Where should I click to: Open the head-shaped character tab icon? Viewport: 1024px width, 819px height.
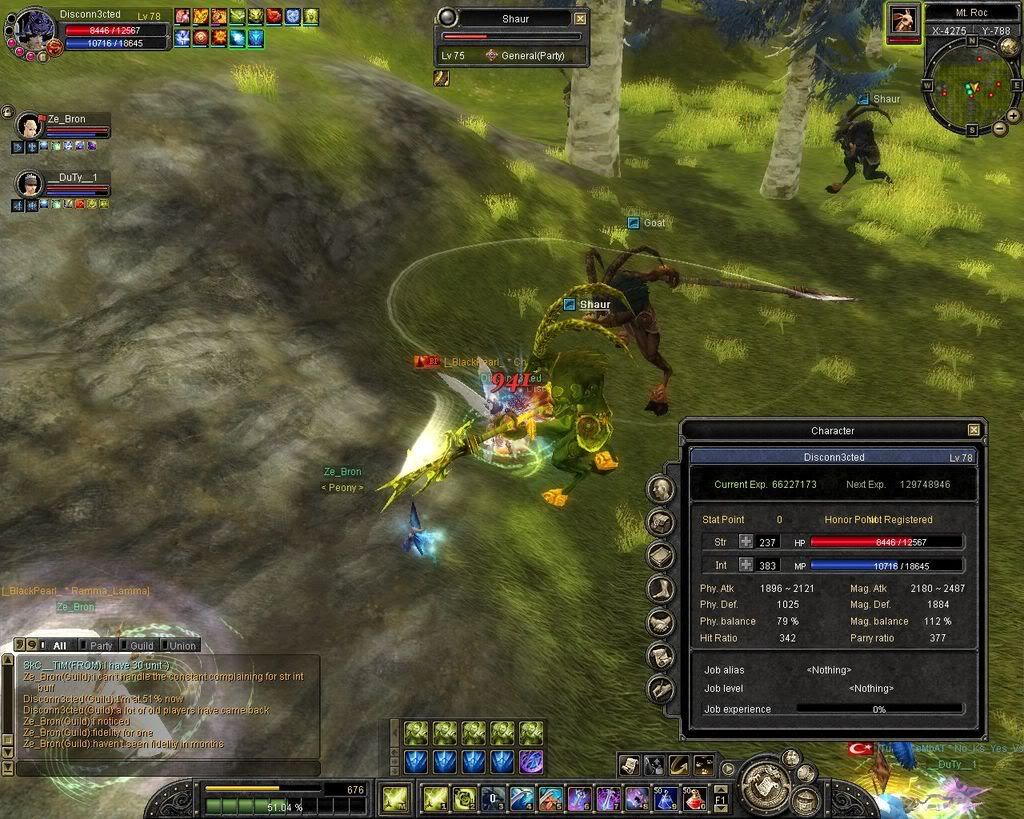click(660, 489)
